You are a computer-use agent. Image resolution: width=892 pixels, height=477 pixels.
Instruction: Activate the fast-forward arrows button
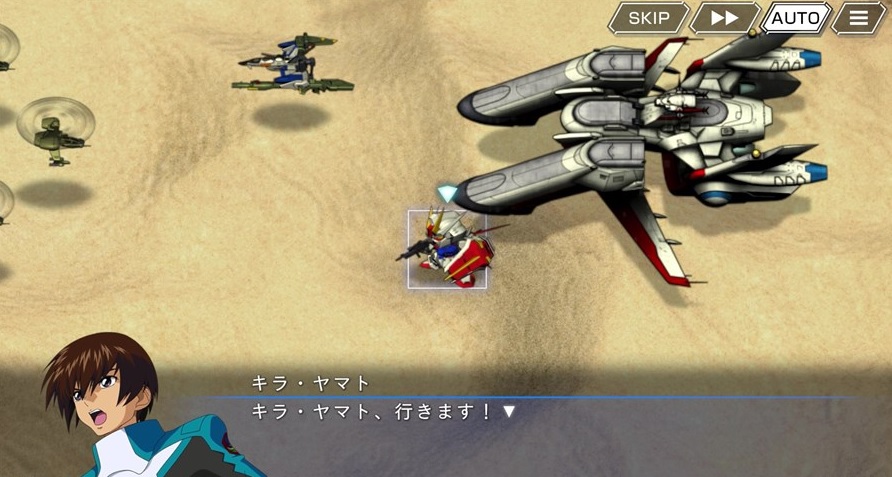724,18
